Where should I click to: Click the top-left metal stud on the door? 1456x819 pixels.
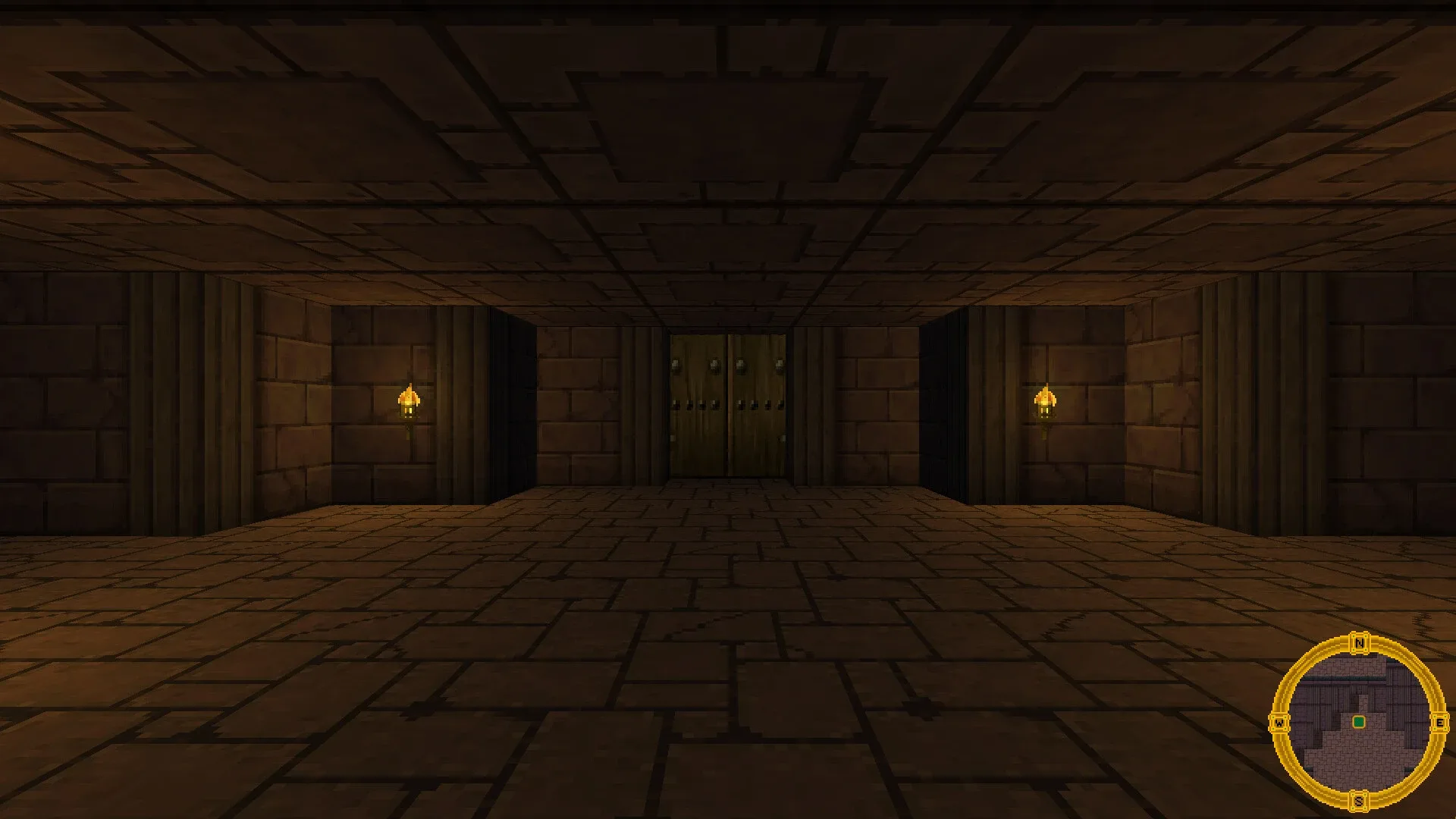point(677,365)
